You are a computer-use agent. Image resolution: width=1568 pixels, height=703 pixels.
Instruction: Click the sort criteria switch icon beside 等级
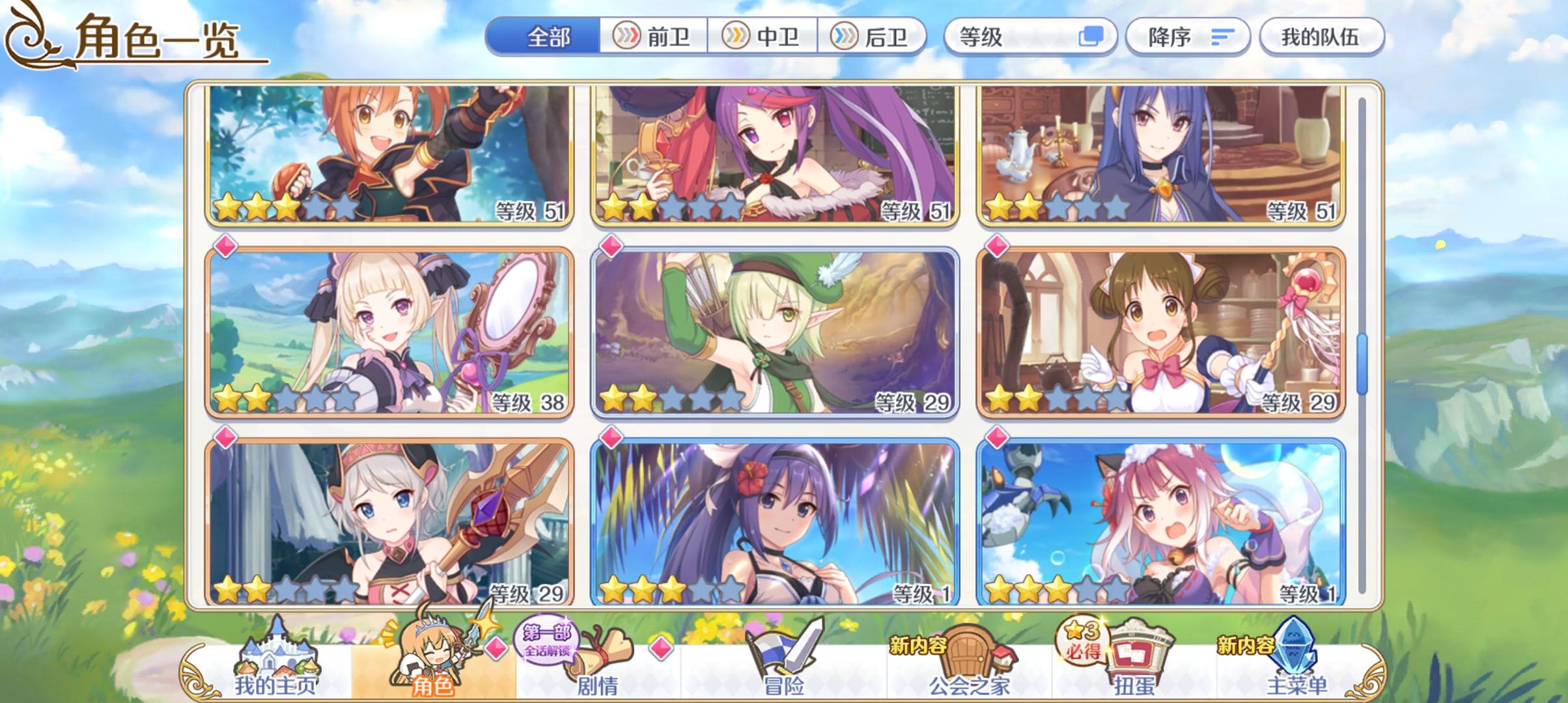click(1086, 37)
